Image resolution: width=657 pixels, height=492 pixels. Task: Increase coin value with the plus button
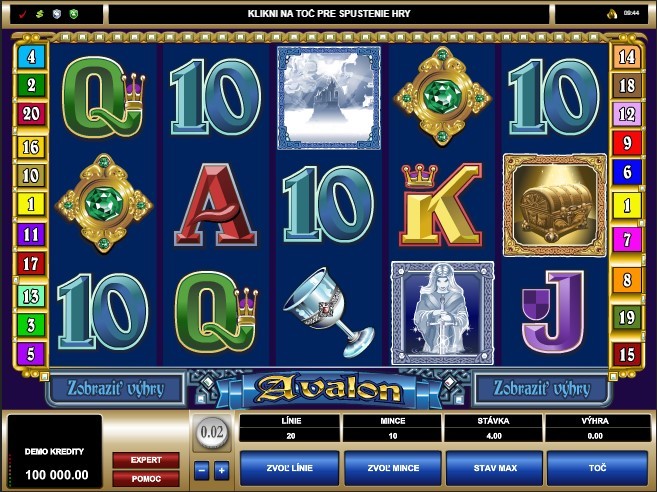221,469
